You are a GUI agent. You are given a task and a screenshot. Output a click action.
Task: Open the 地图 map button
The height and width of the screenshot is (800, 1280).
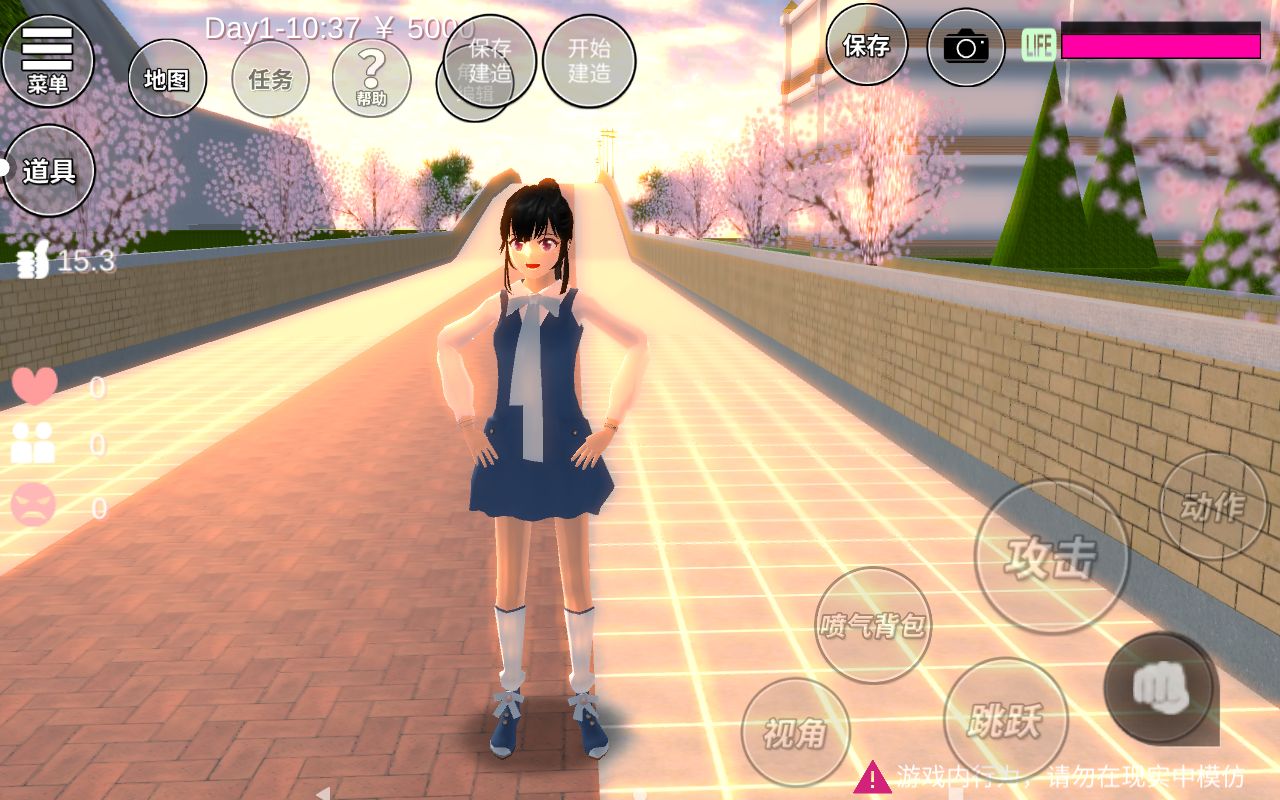(167, 79)
